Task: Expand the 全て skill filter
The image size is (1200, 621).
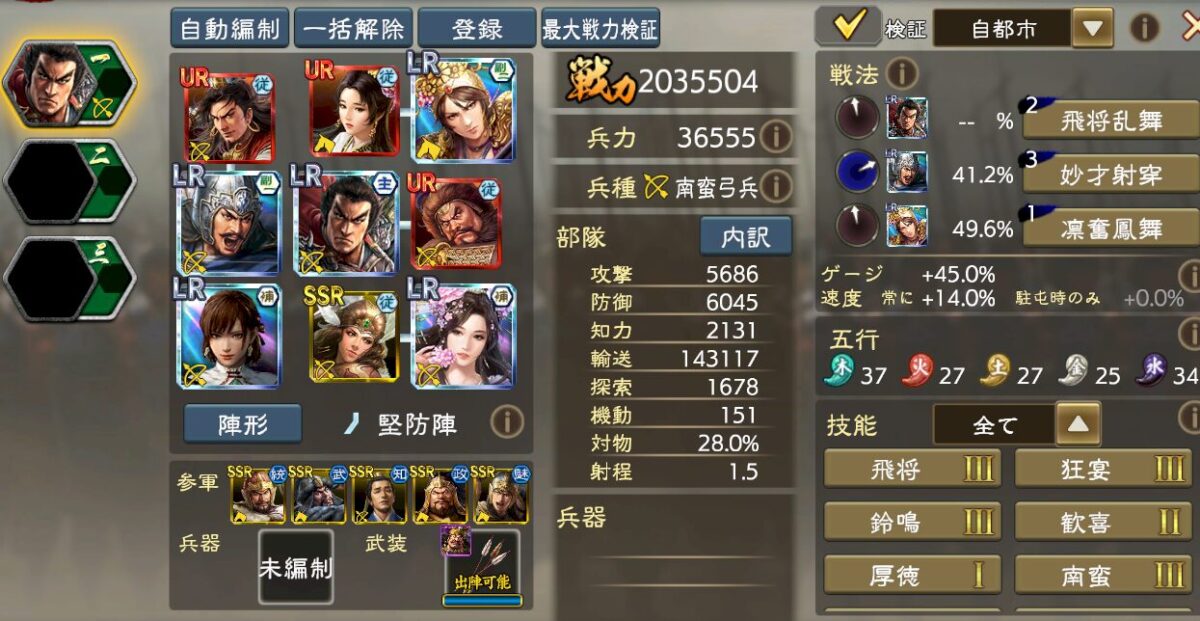Action: tap(1076, 425)
